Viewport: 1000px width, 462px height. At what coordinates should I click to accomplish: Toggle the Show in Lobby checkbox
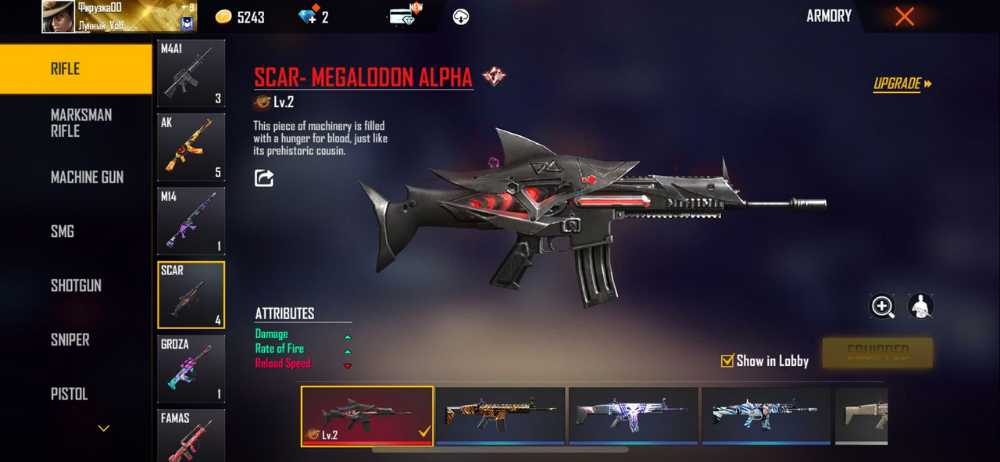pyautogui.click(x=727, y=361)
